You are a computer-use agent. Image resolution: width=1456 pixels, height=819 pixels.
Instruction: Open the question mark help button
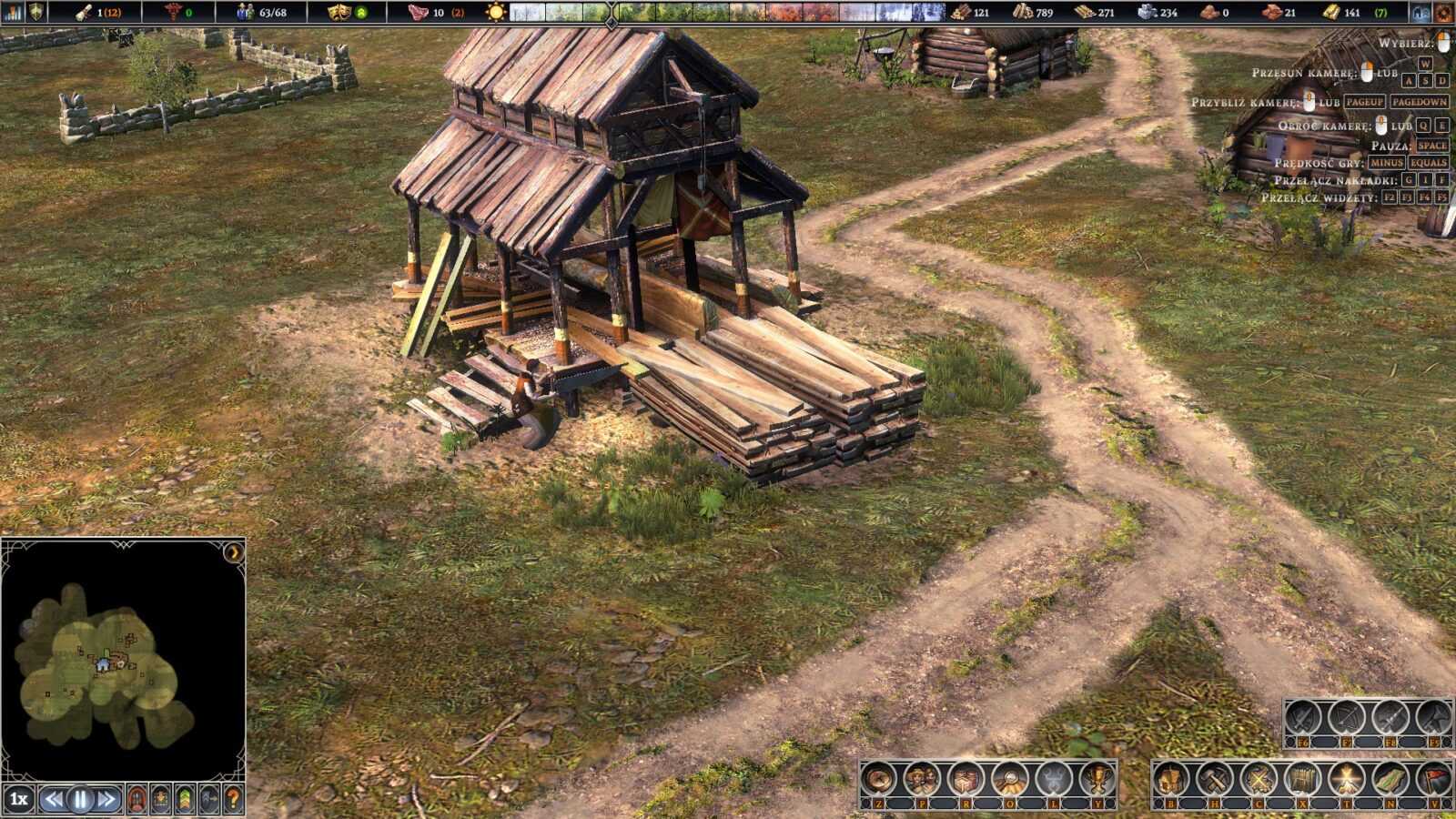pos(233,800)
